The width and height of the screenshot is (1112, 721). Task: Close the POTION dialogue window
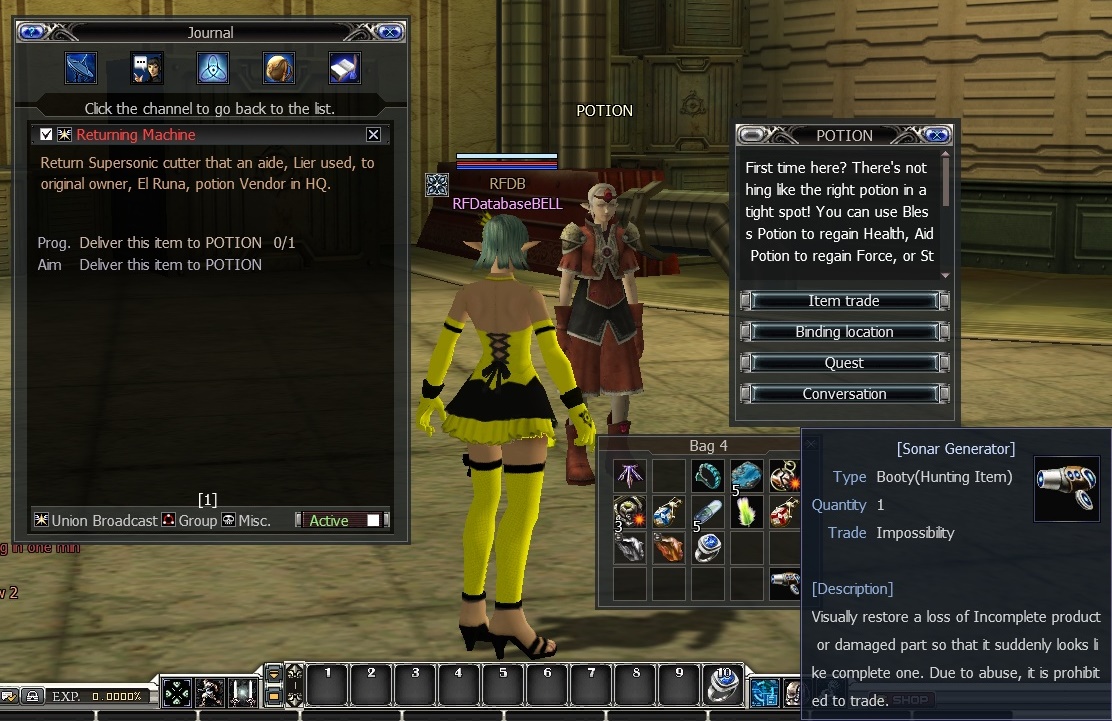937,135
